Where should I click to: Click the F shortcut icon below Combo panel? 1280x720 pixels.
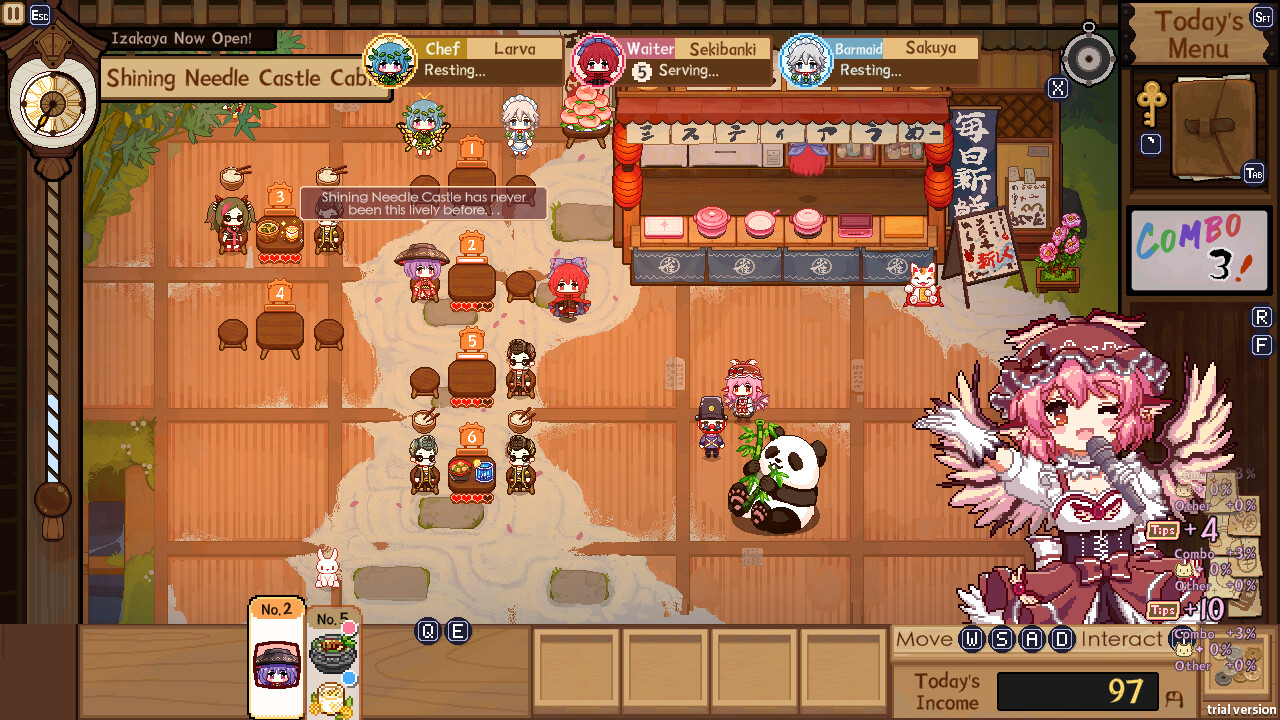(1260, 345)
